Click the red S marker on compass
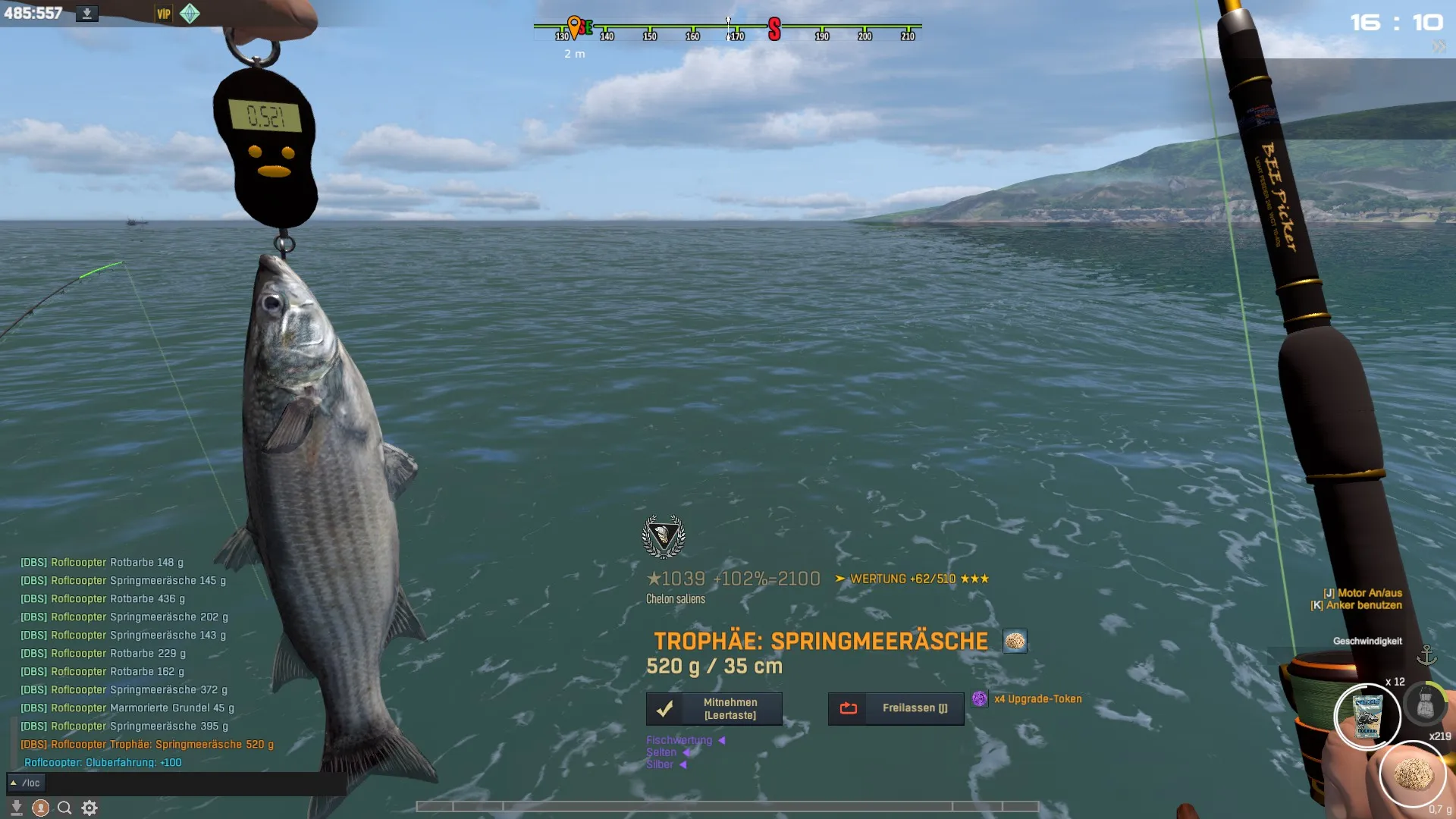1456x819 pixels. 774,30
